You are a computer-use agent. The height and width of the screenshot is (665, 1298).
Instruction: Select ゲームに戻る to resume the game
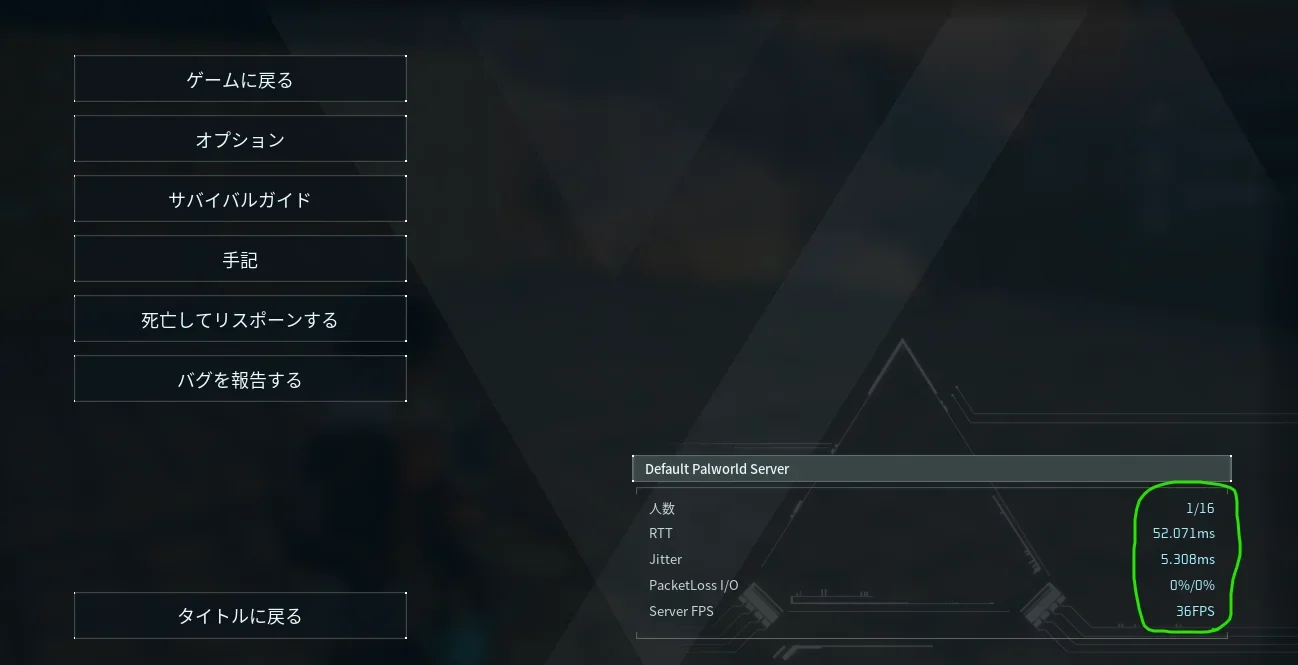coord(240,80)
